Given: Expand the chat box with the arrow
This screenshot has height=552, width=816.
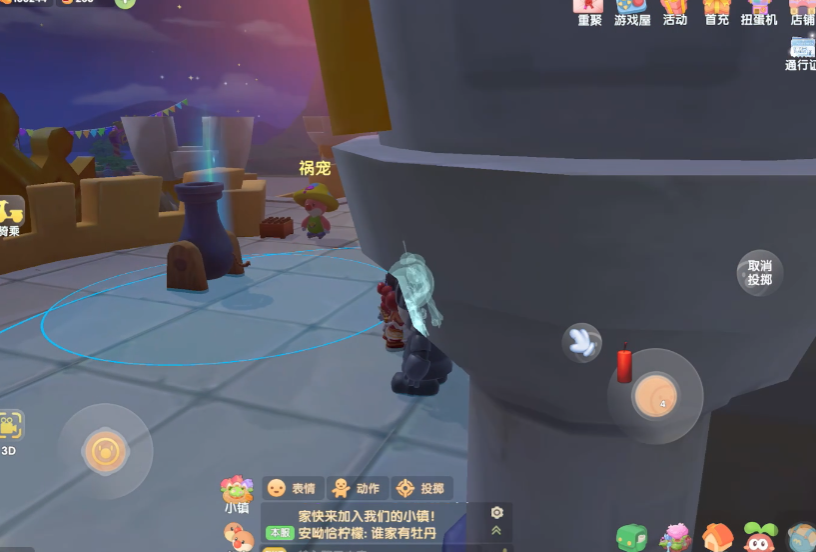Looking at the screenshot, I should (x=497, y=530).
